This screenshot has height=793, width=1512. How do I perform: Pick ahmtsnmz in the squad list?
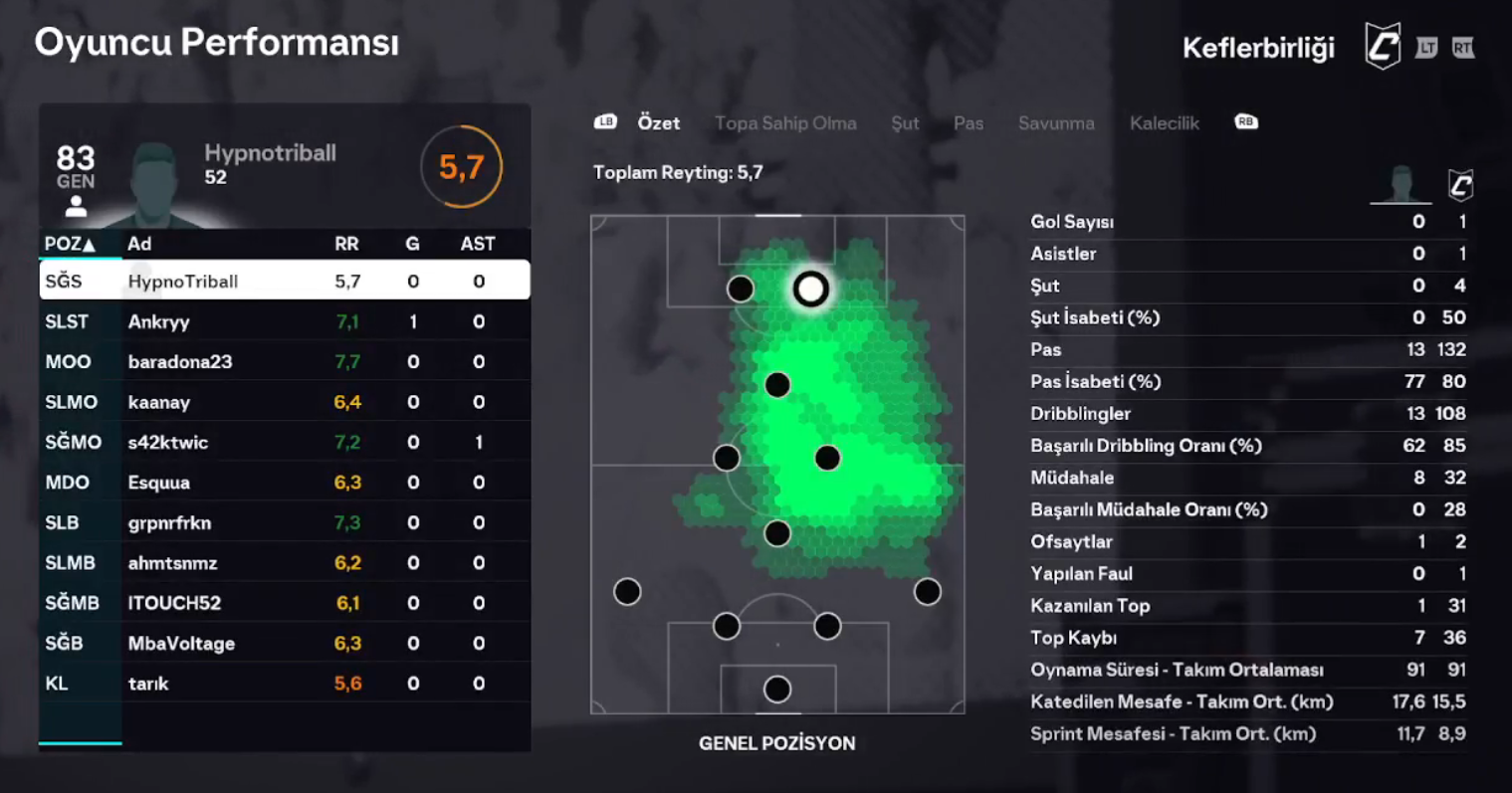click(x=284, y=562)
